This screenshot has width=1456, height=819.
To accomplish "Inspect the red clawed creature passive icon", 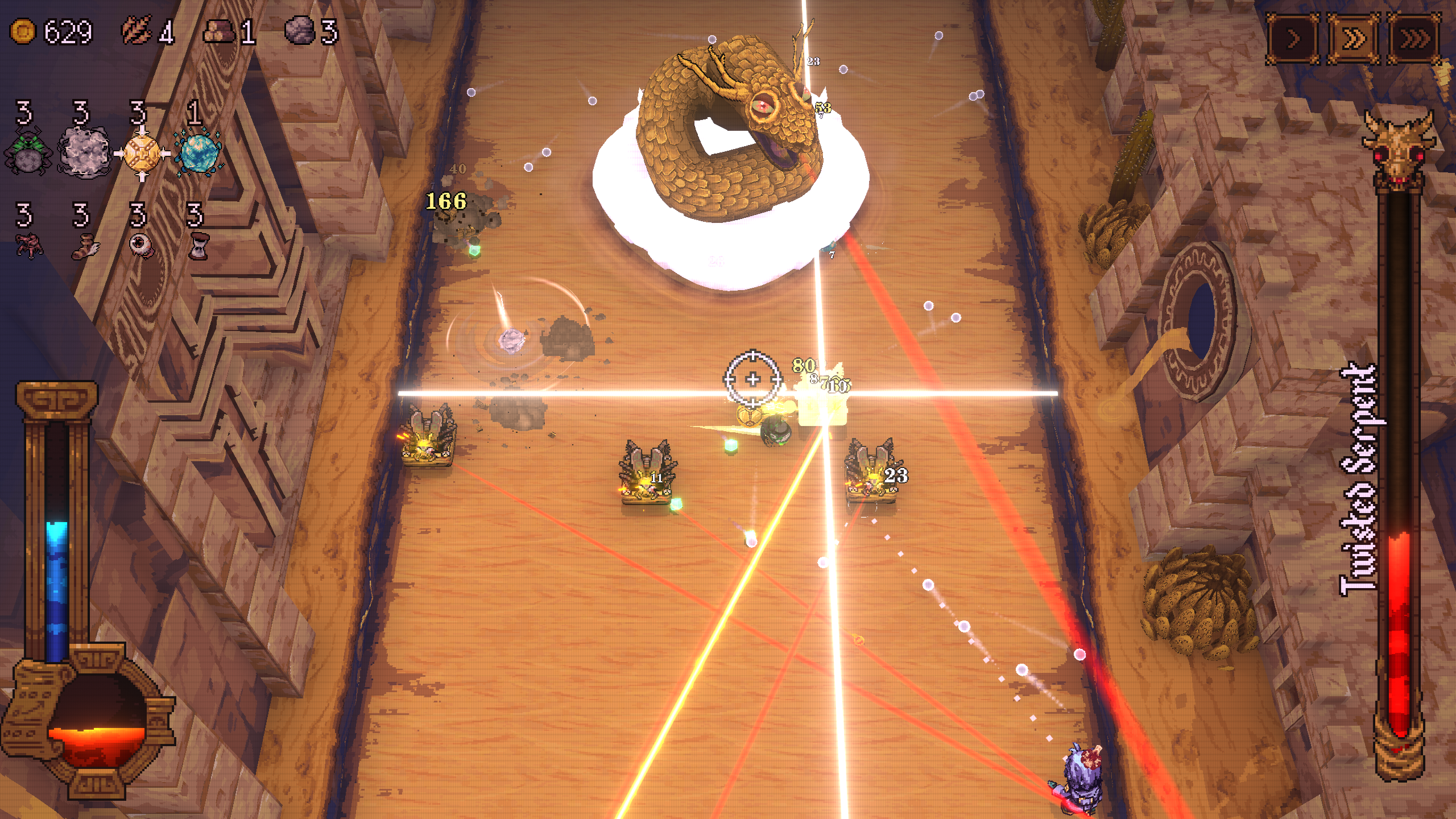I will pos(28,246).
